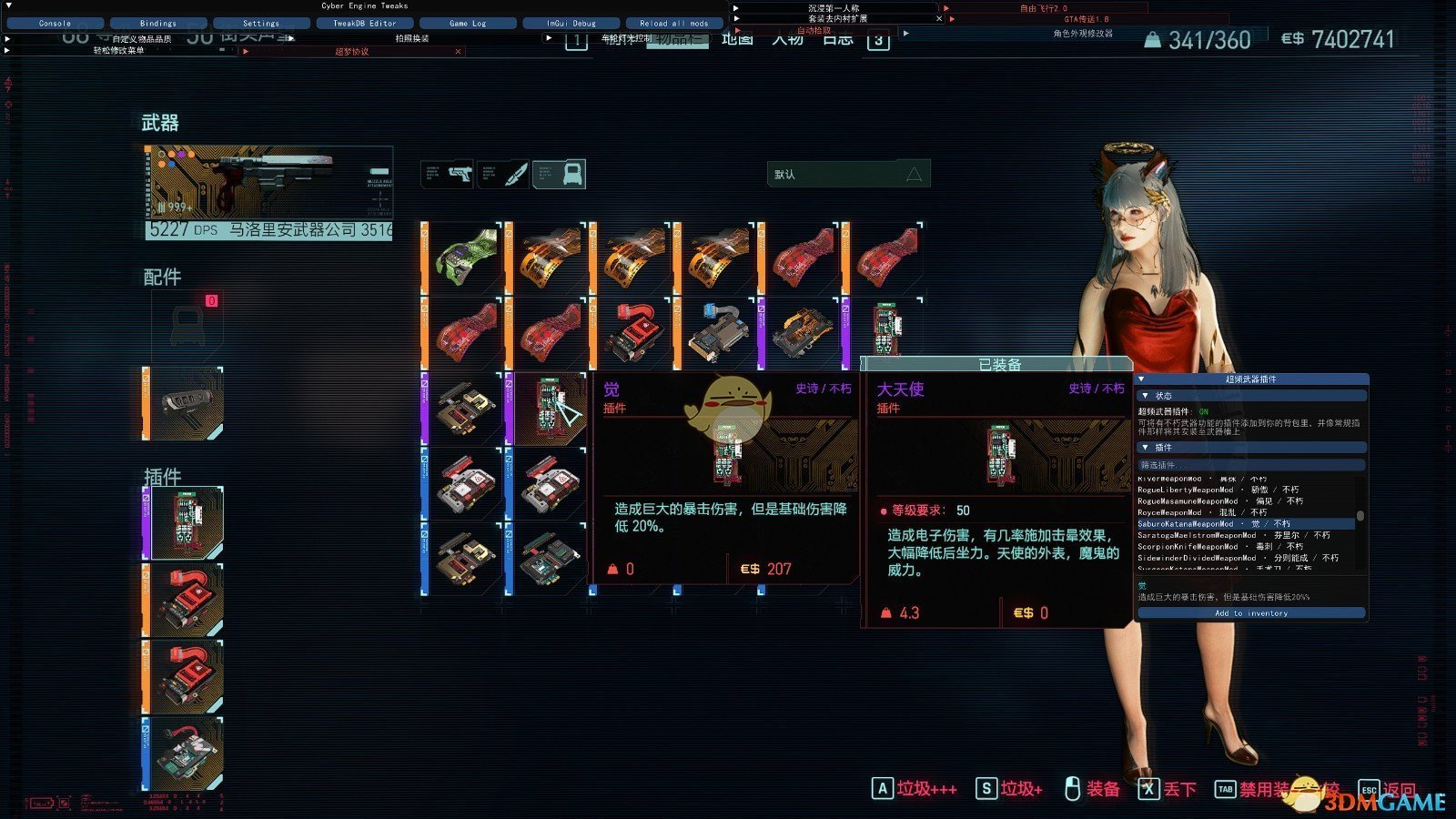Add the selected mod to inventory
This screenshot has width=1456, height=819.
point(1251,613)
